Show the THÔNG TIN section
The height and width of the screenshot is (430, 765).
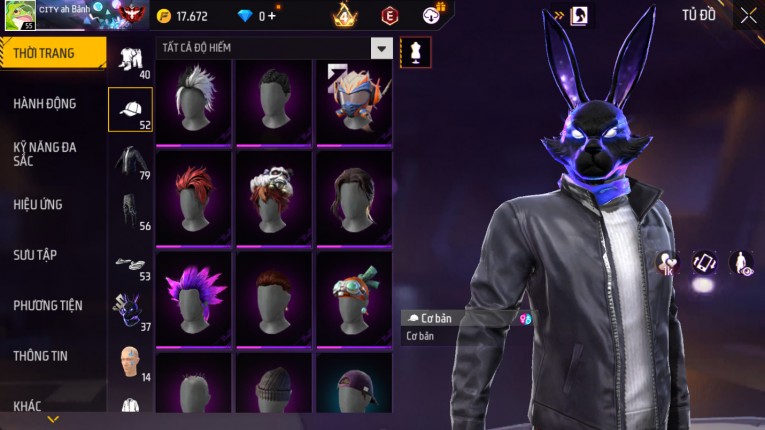pos(41,355)
